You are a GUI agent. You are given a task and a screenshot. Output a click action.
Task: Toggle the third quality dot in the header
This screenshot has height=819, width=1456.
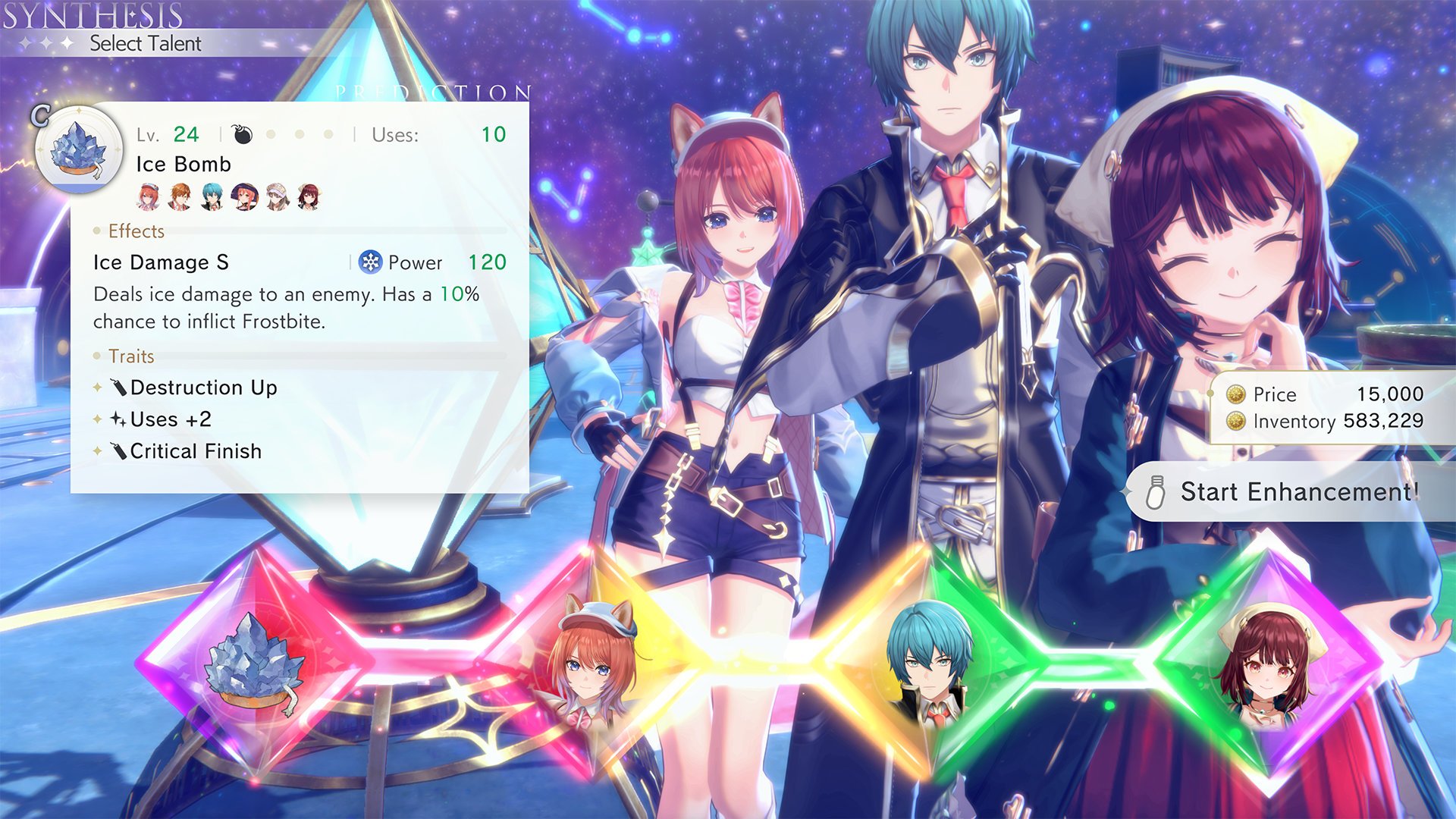pyautogui.click(x=328, y=135)
